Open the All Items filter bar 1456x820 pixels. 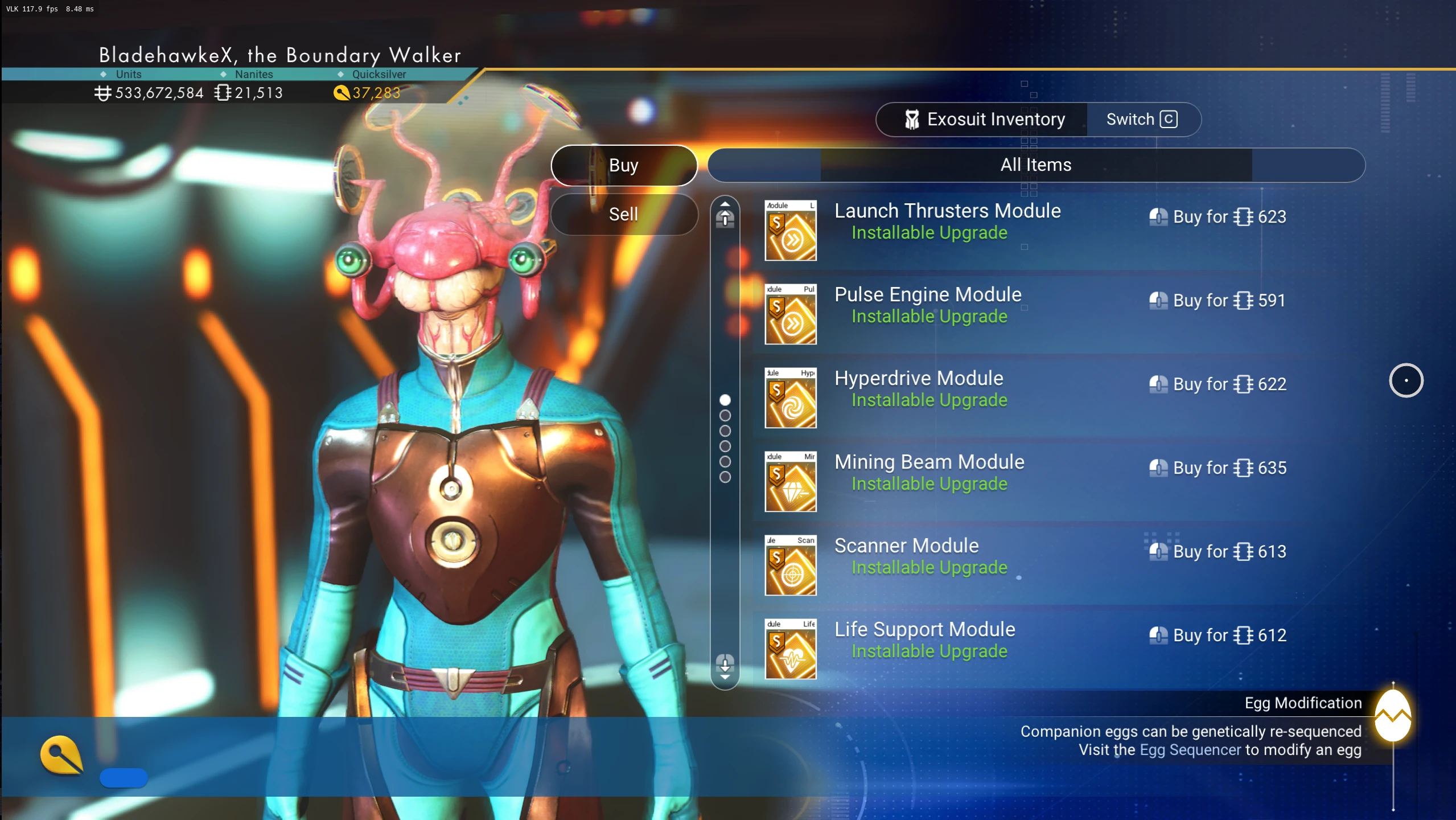tap(1035, 165)
